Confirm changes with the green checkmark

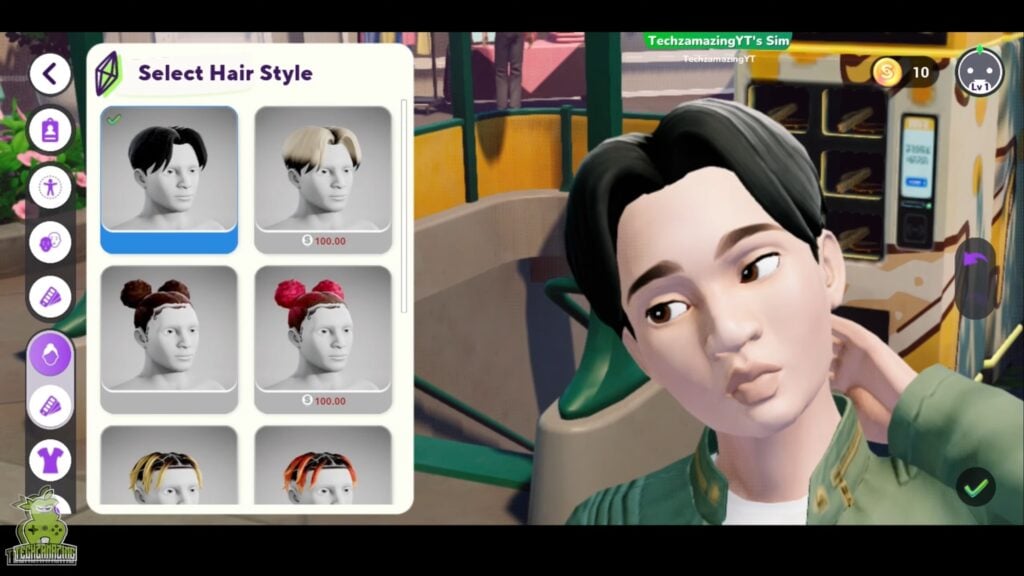[x=975, y=487]
